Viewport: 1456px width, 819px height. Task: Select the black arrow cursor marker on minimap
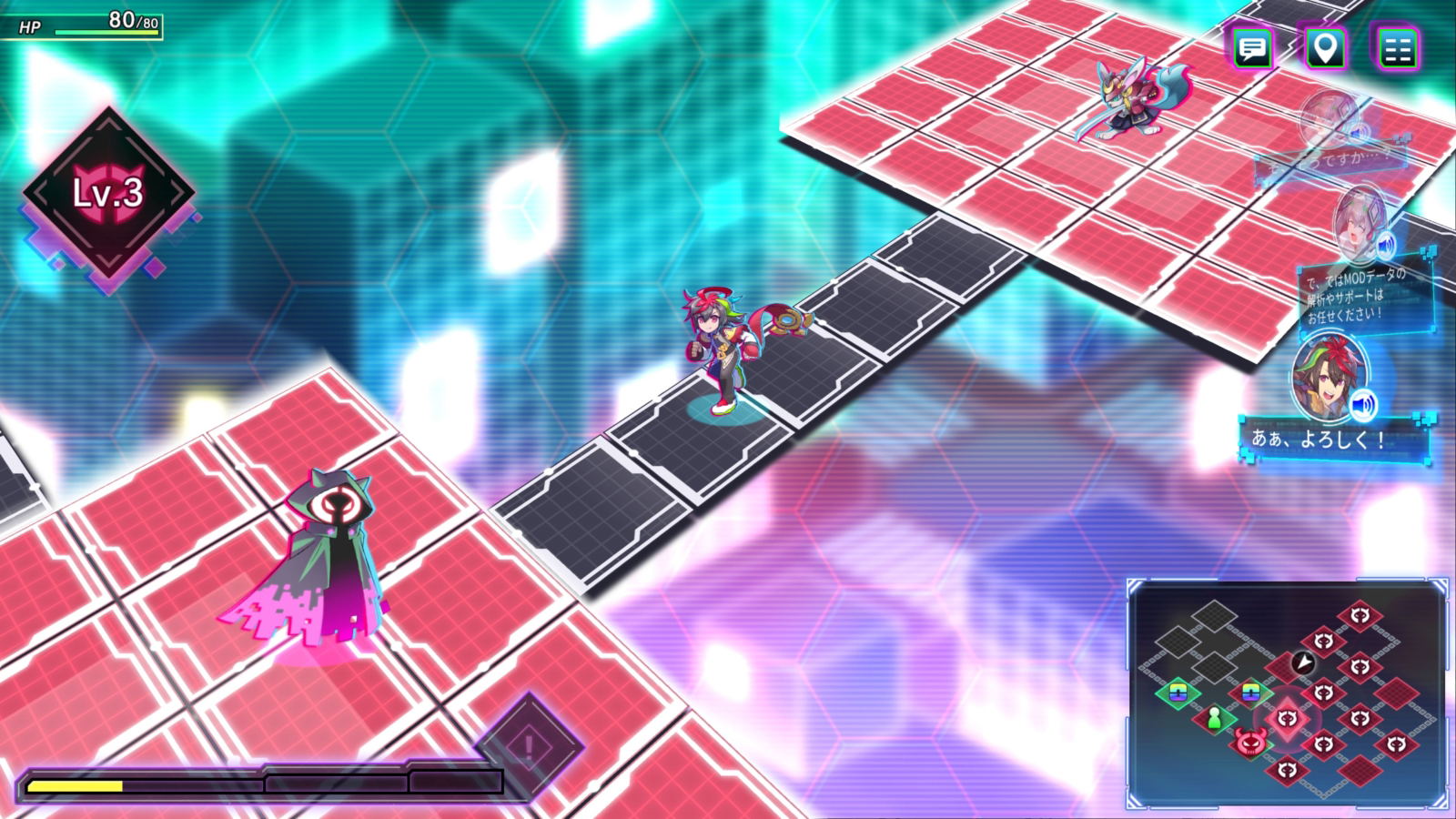point(1302,663)
